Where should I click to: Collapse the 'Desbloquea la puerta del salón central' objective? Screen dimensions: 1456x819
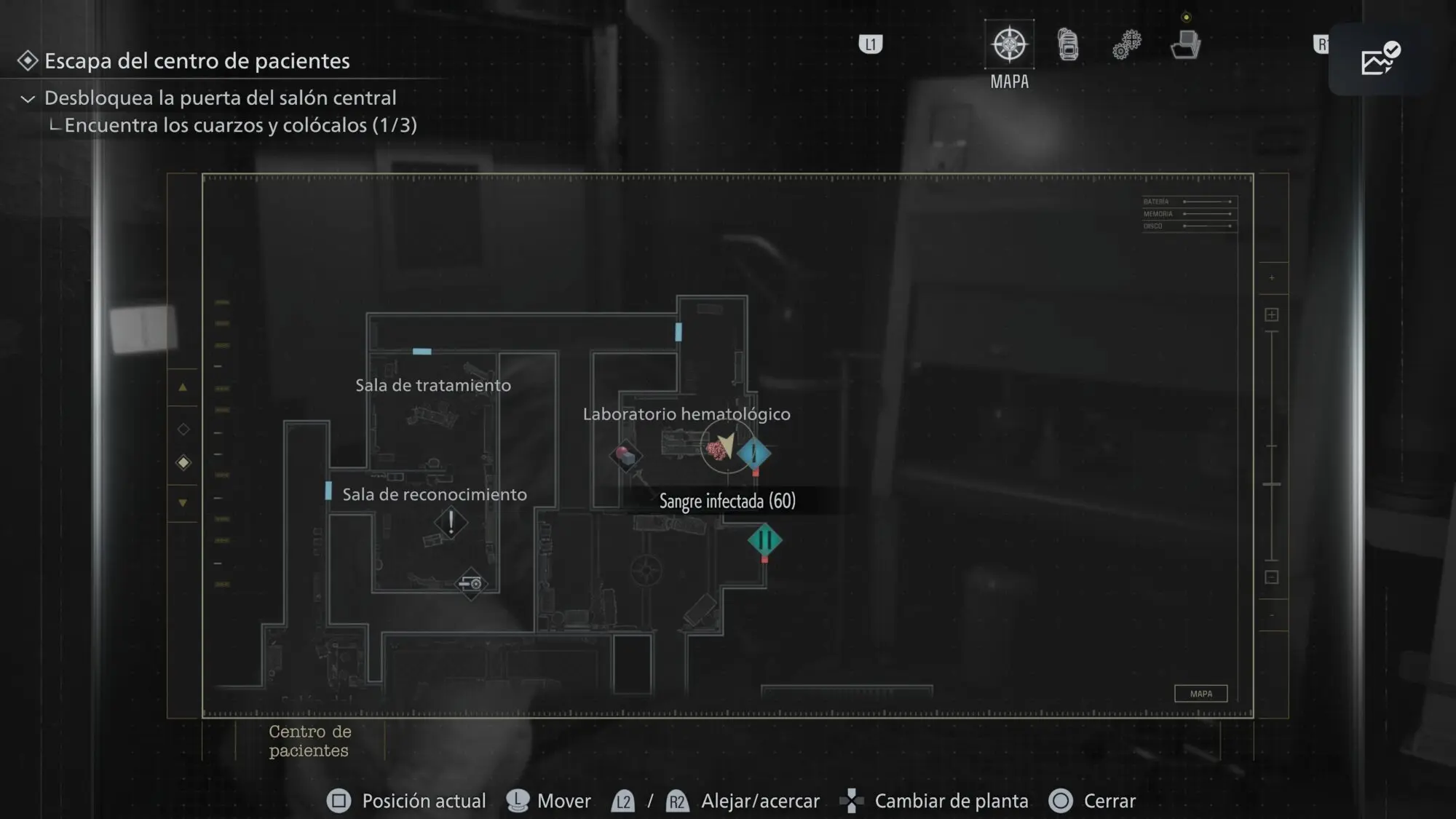coord(28,98)
